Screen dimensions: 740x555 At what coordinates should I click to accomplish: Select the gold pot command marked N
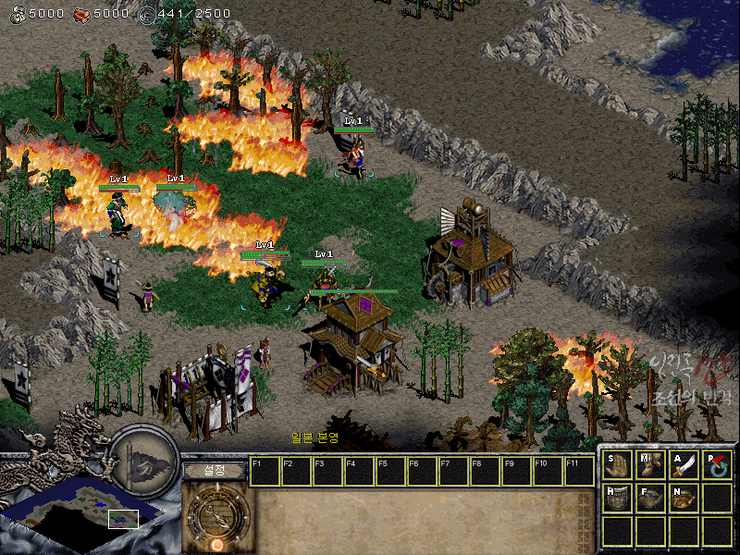[x=684, y=498]
